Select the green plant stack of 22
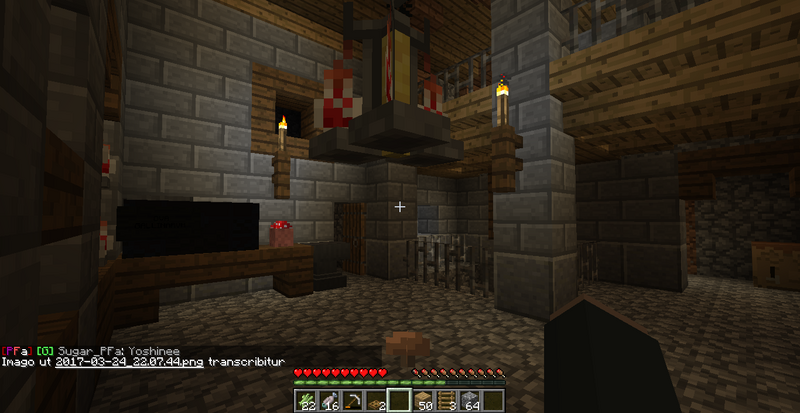The height and width of the screenshot is (413, 800). click(x=304, y=401)
